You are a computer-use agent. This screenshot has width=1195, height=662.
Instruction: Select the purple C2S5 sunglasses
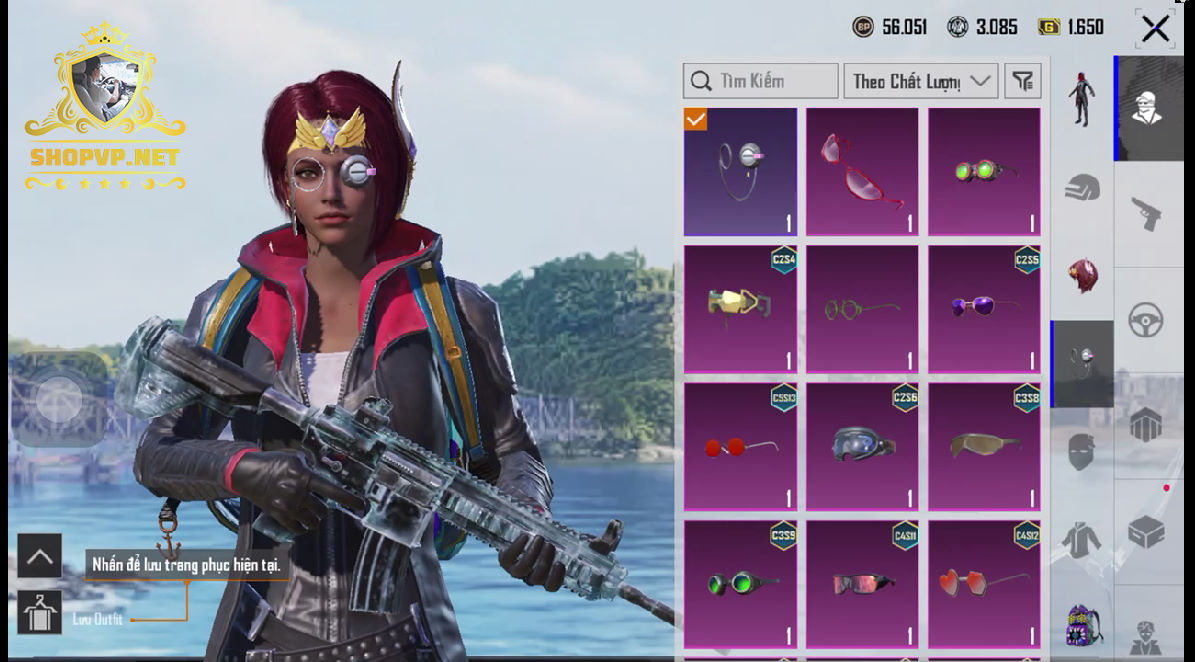[x=984, y=309]
